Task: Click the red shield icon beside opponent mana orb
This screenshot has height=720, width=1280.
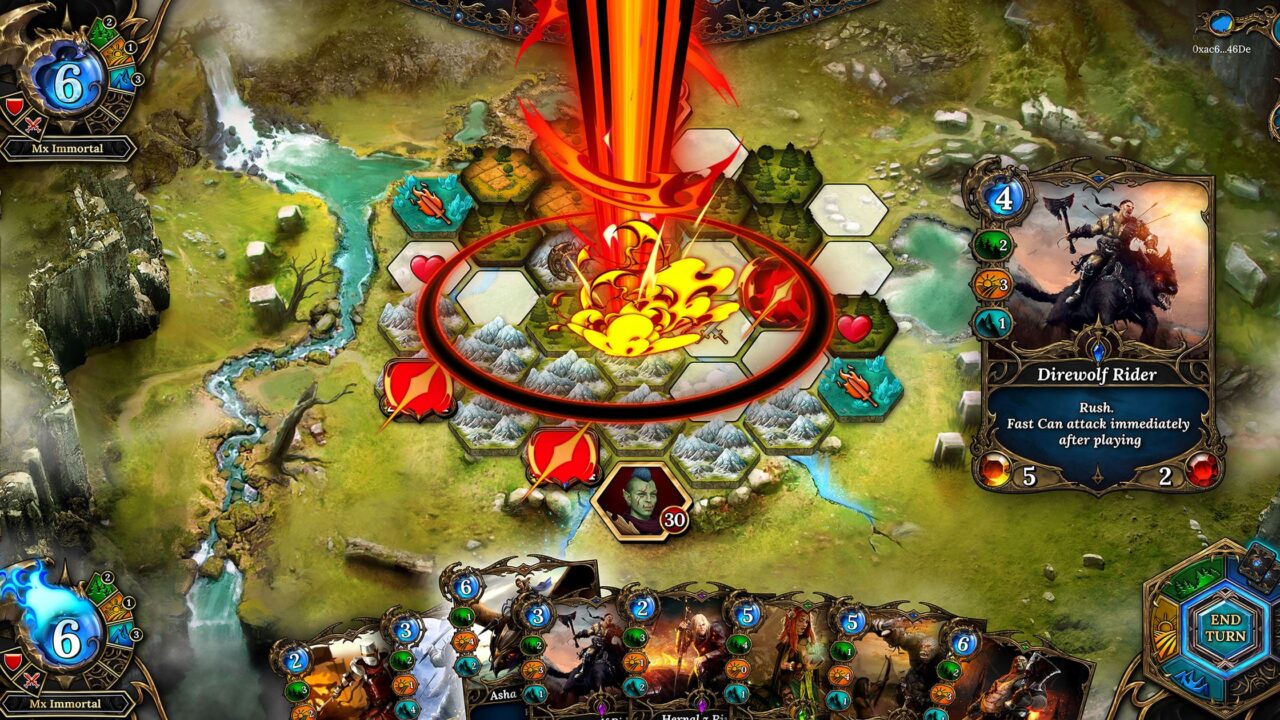Action: point(14,104)
